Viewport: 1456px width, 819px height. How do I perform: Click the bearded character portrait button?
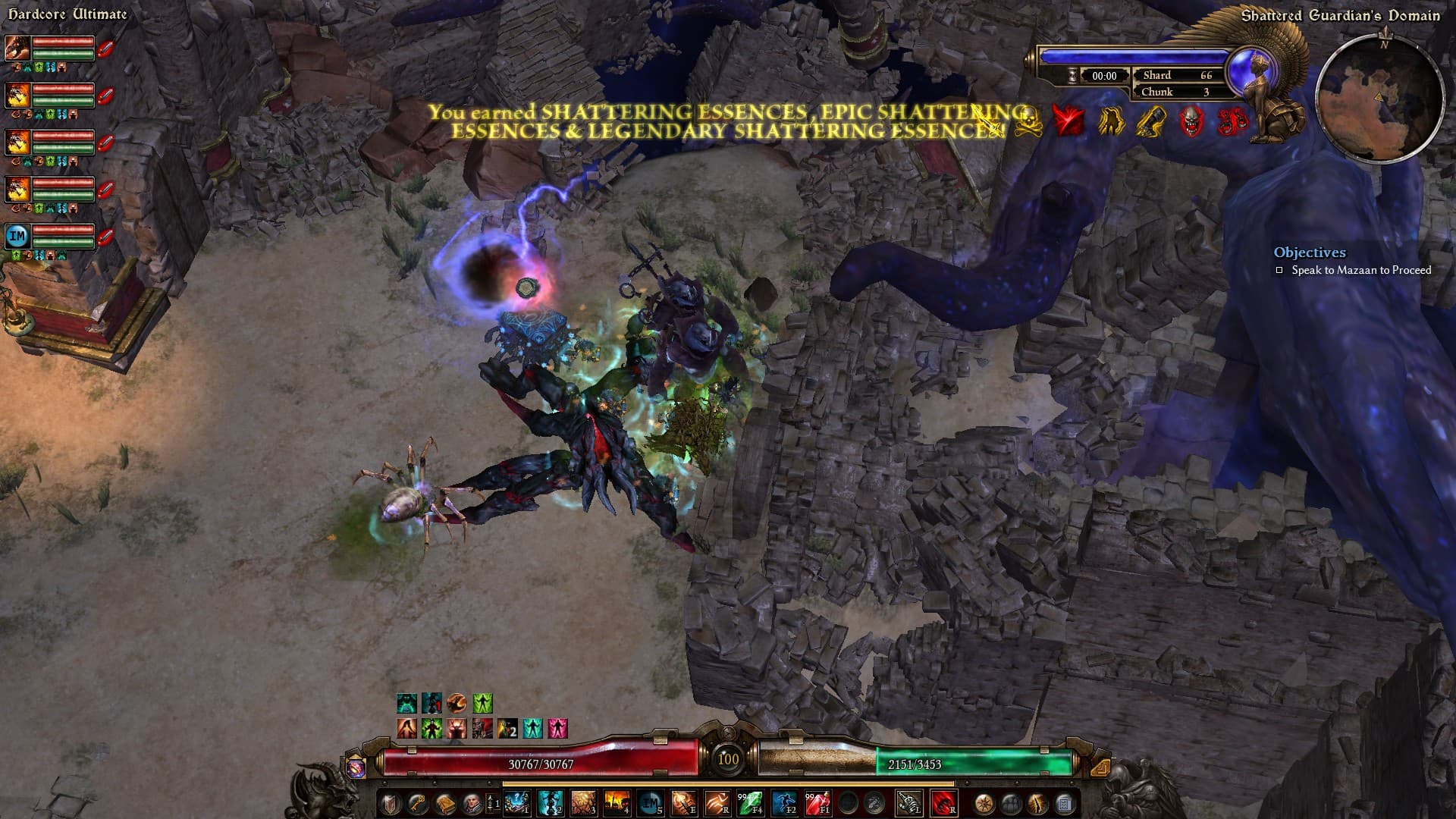pyautogui.click(x=471, y=803)
